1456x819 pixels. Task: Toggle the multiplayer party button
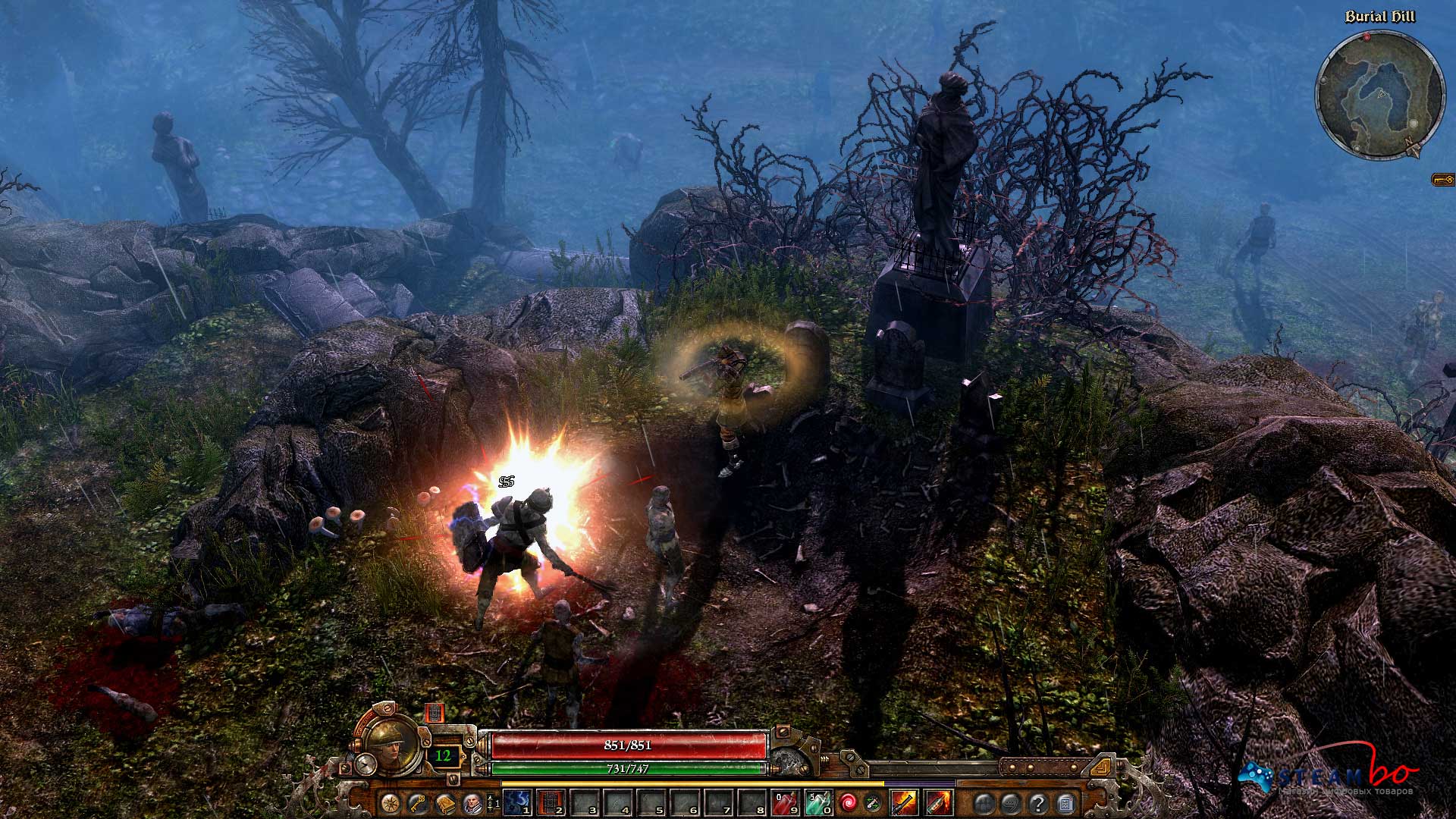coord(983,805)
